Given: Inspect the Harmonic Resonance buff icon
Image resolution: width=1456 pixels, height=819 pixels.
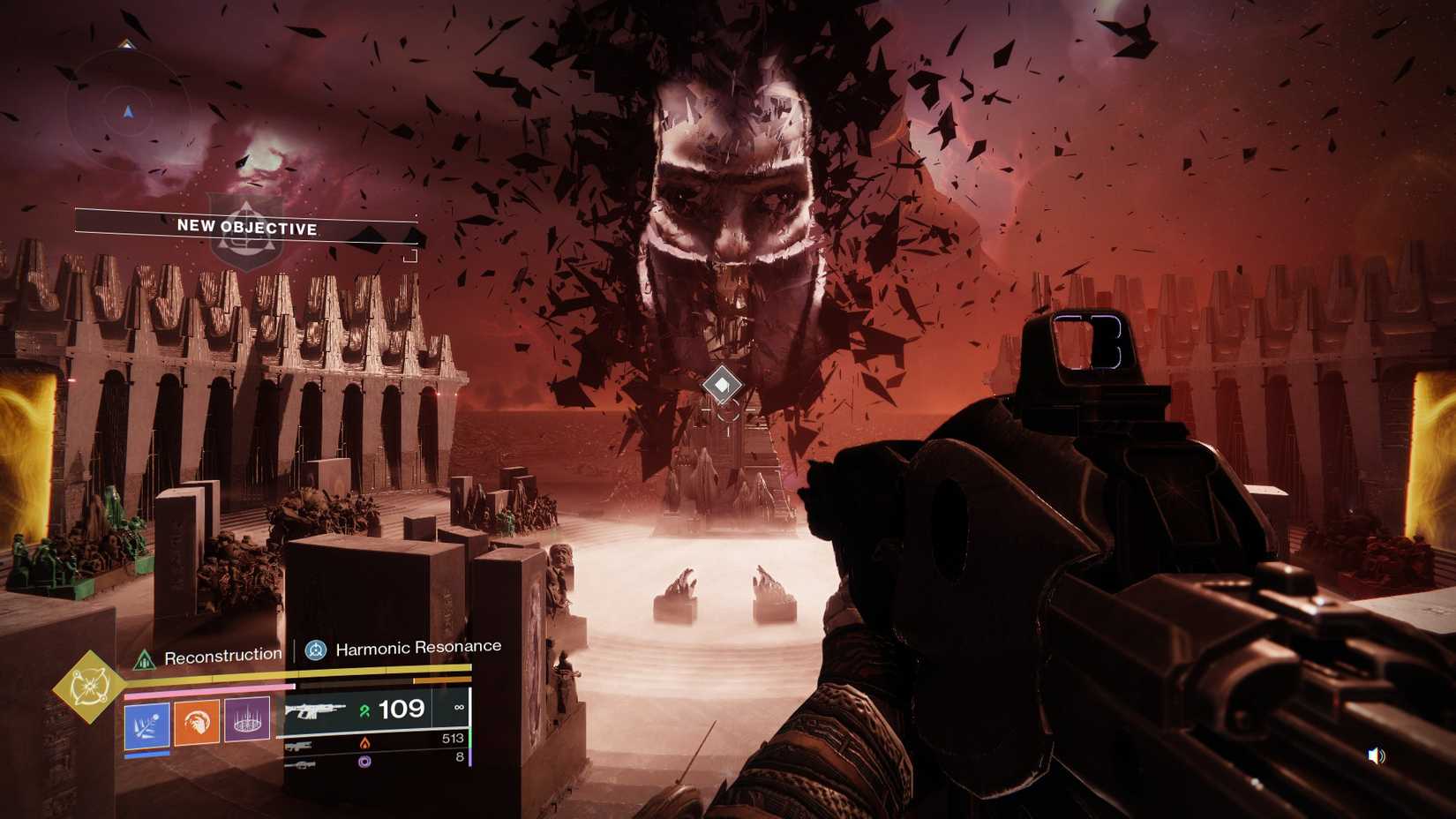Looking at the screenshot, I should (x=315, y=651).
